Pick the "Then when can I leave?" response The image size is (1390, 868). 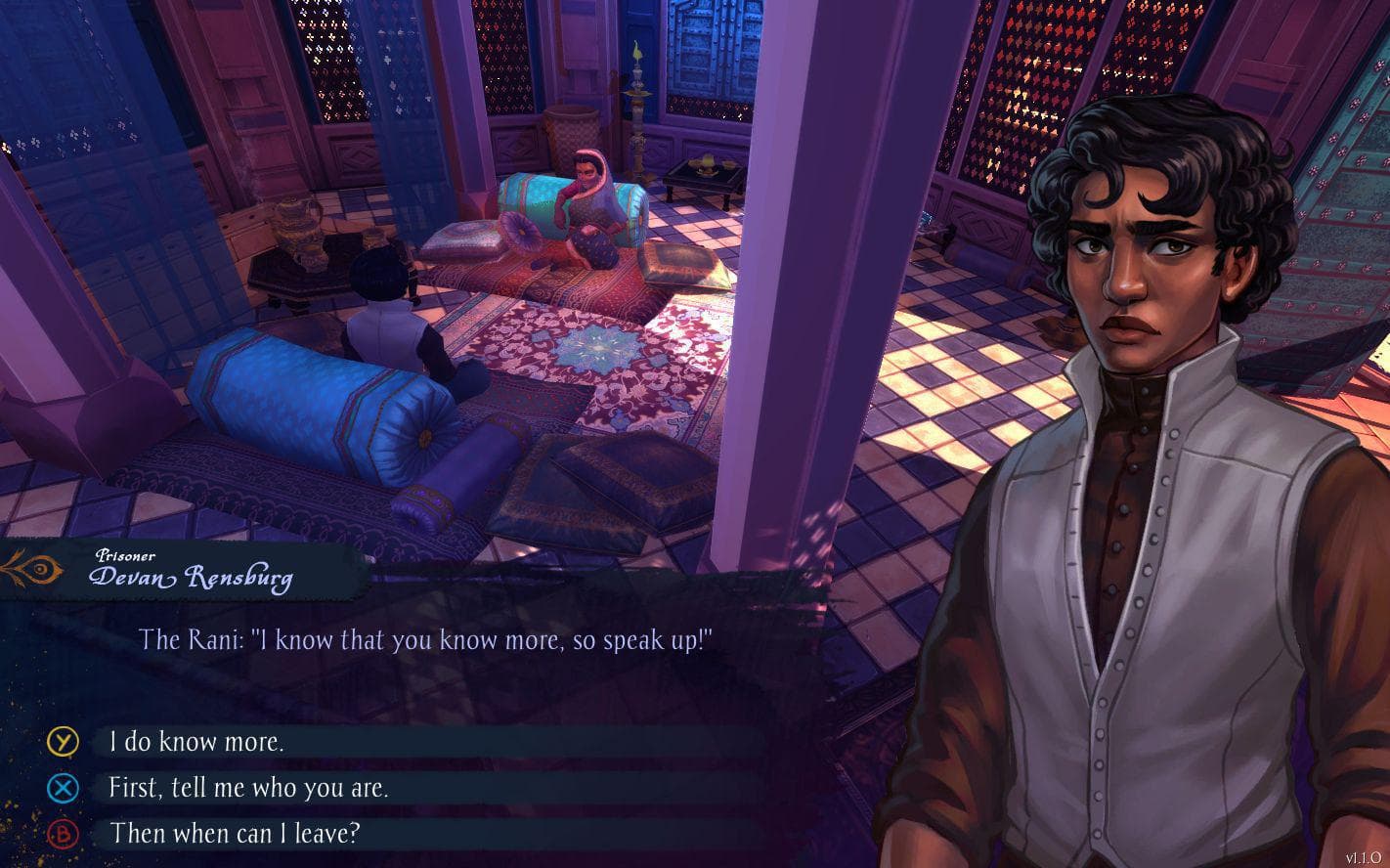236,834
